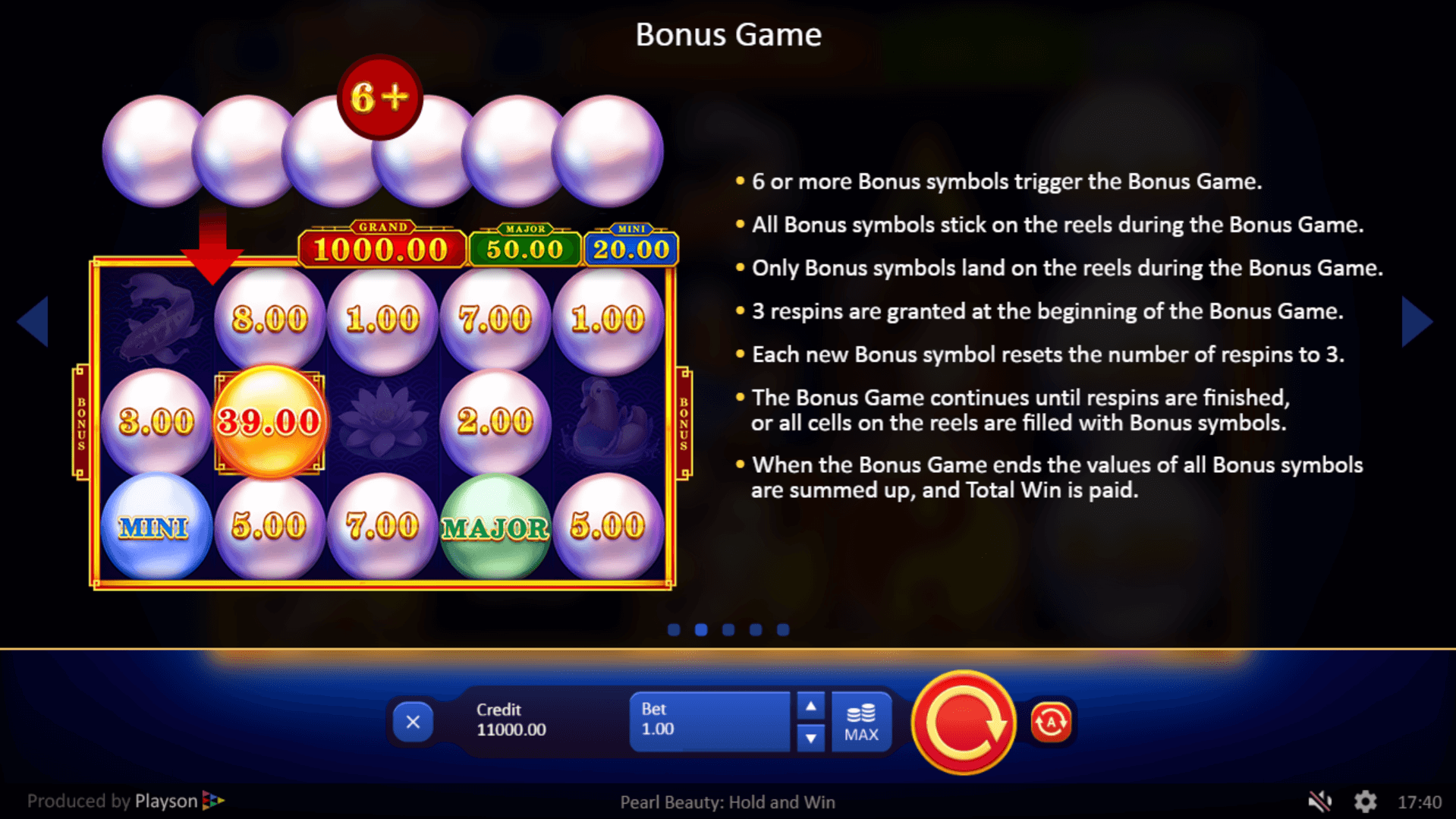Image resolution: width=1456 pixels, height=819 pixels.
Task: Jump to the last page indicator dot
Action: (783, 630)
